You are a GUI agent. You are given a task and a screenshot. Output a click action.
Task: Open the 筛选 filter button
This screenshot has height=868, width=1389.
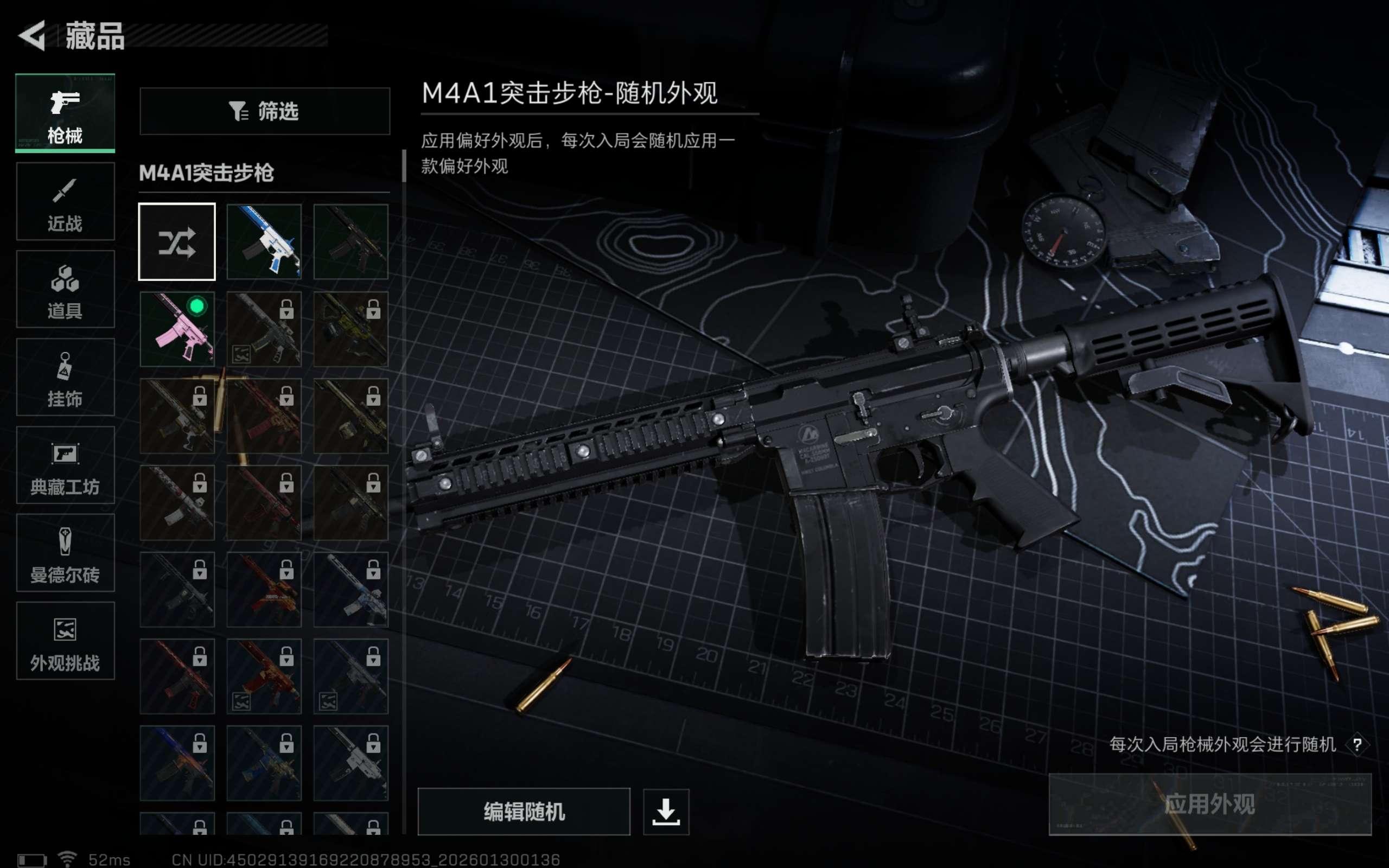(265, 111)
